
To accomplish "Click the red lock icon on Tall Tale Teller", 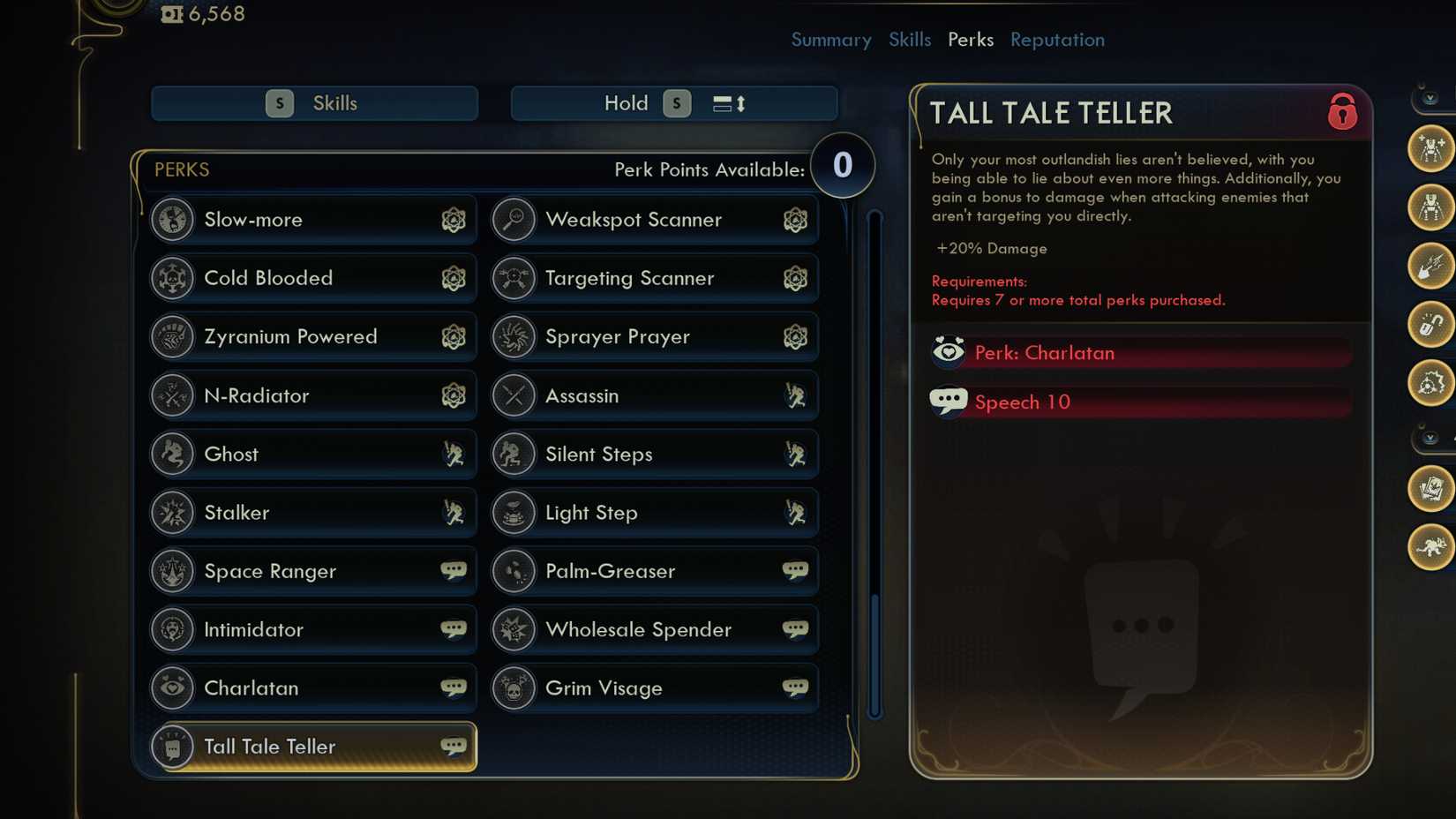I will click(1342, 113).
